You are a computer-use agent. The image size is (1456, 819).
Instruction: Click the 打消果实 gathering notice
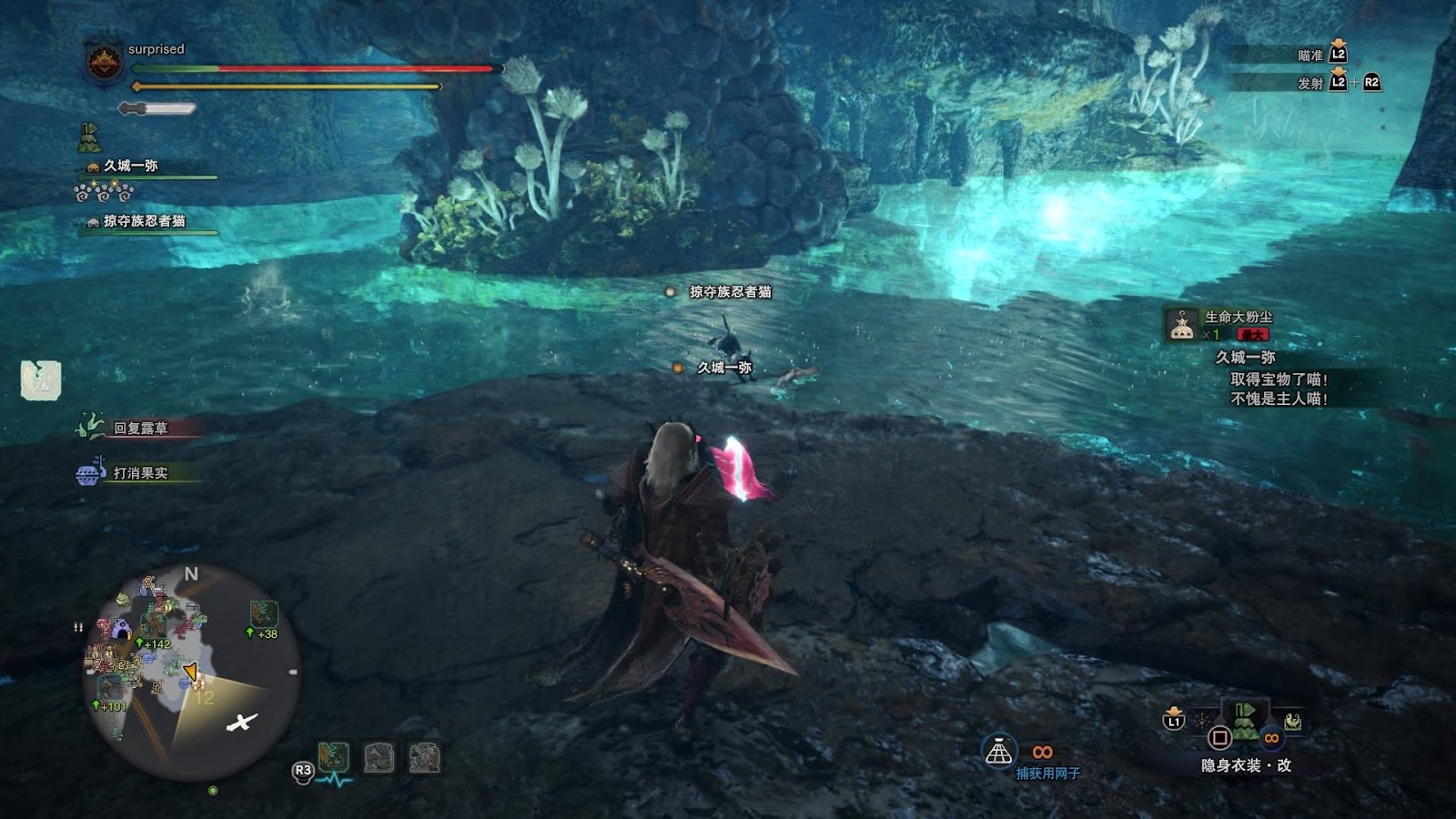pyautogui.click(x=139, y=473)
